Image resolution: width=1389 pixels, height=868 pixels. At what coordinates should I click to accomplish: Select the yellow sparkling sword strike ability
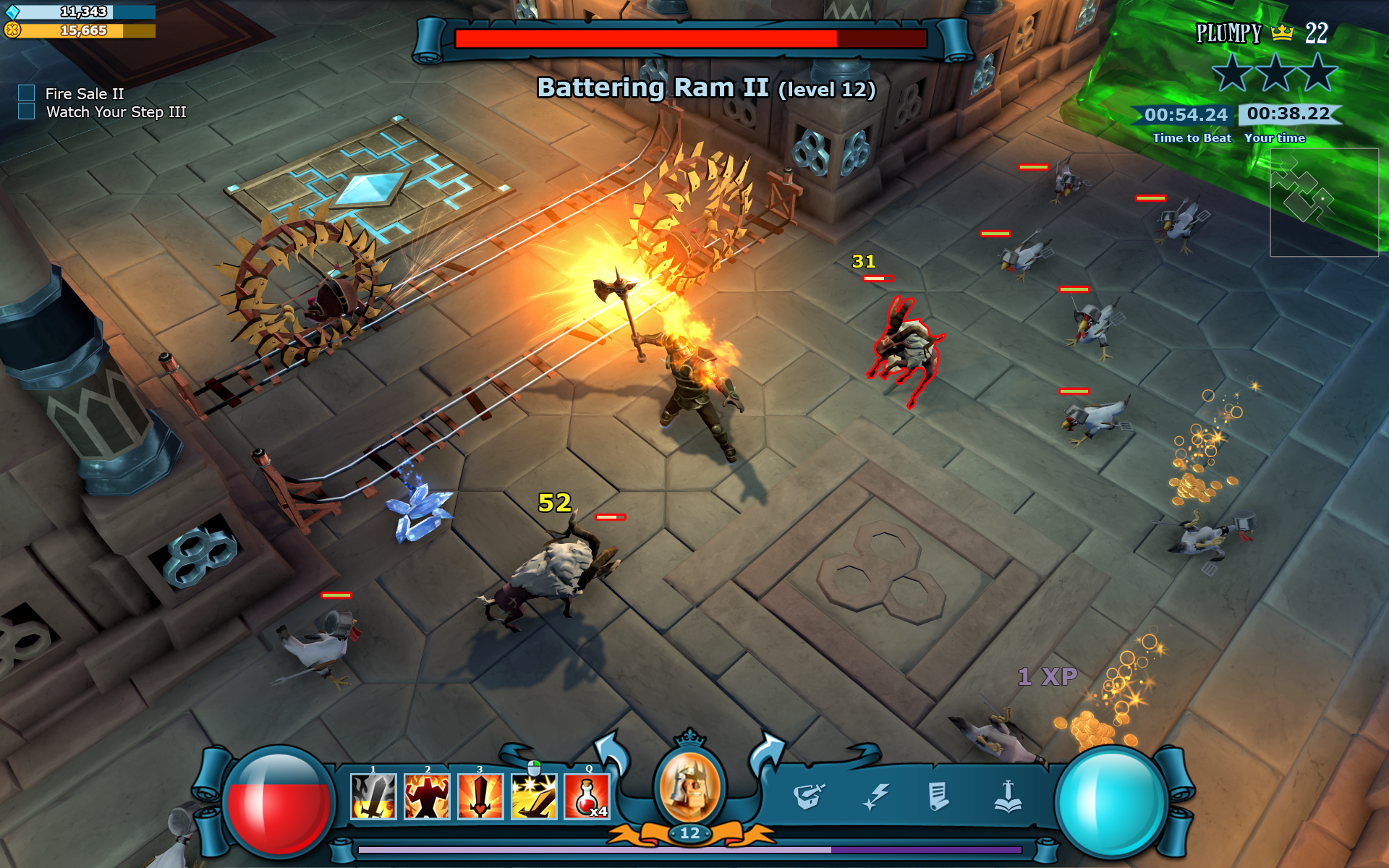point(534,796)
